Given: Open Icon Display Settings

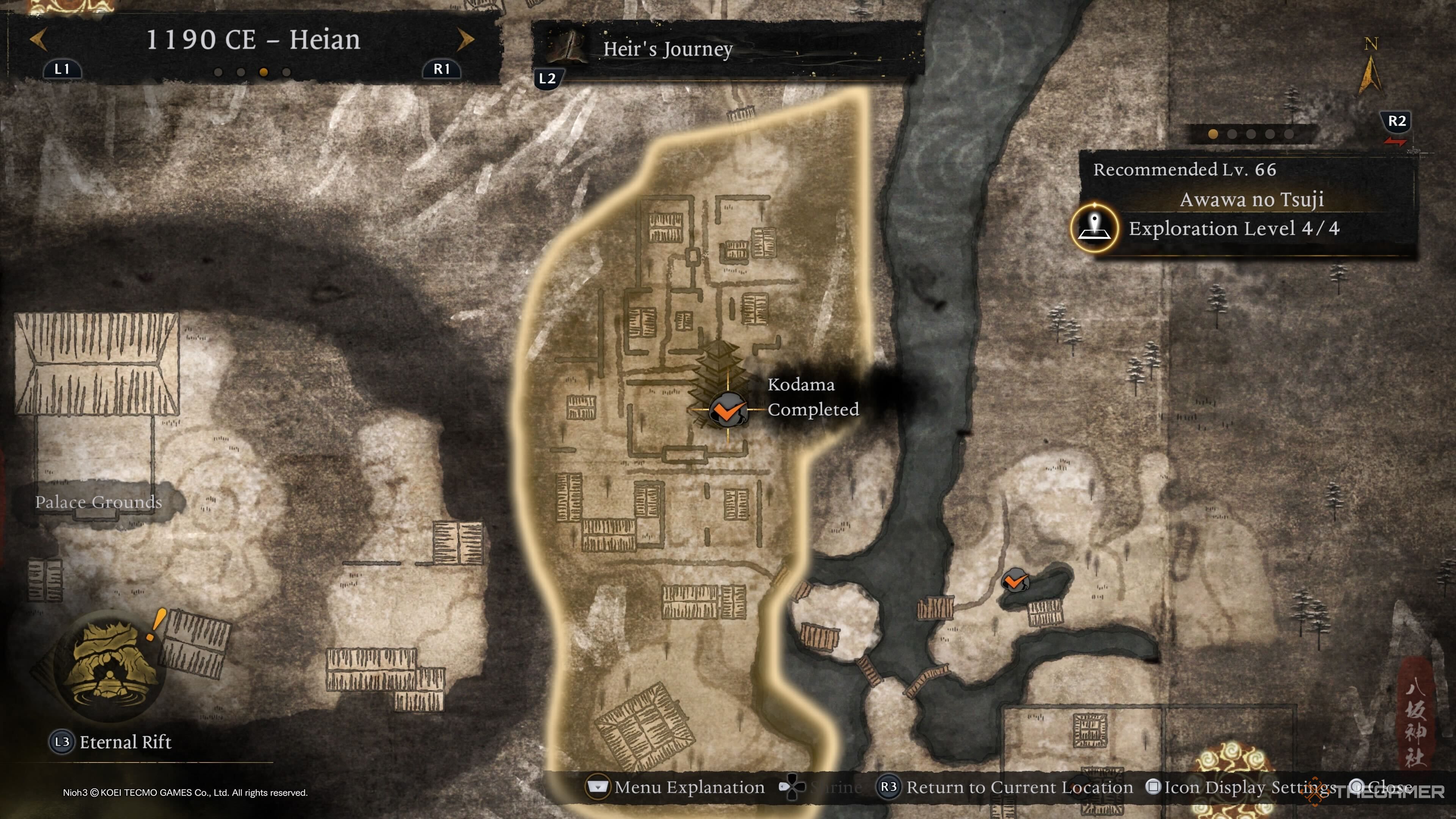Looking at the screenshot, I should tap(1249, 787).
